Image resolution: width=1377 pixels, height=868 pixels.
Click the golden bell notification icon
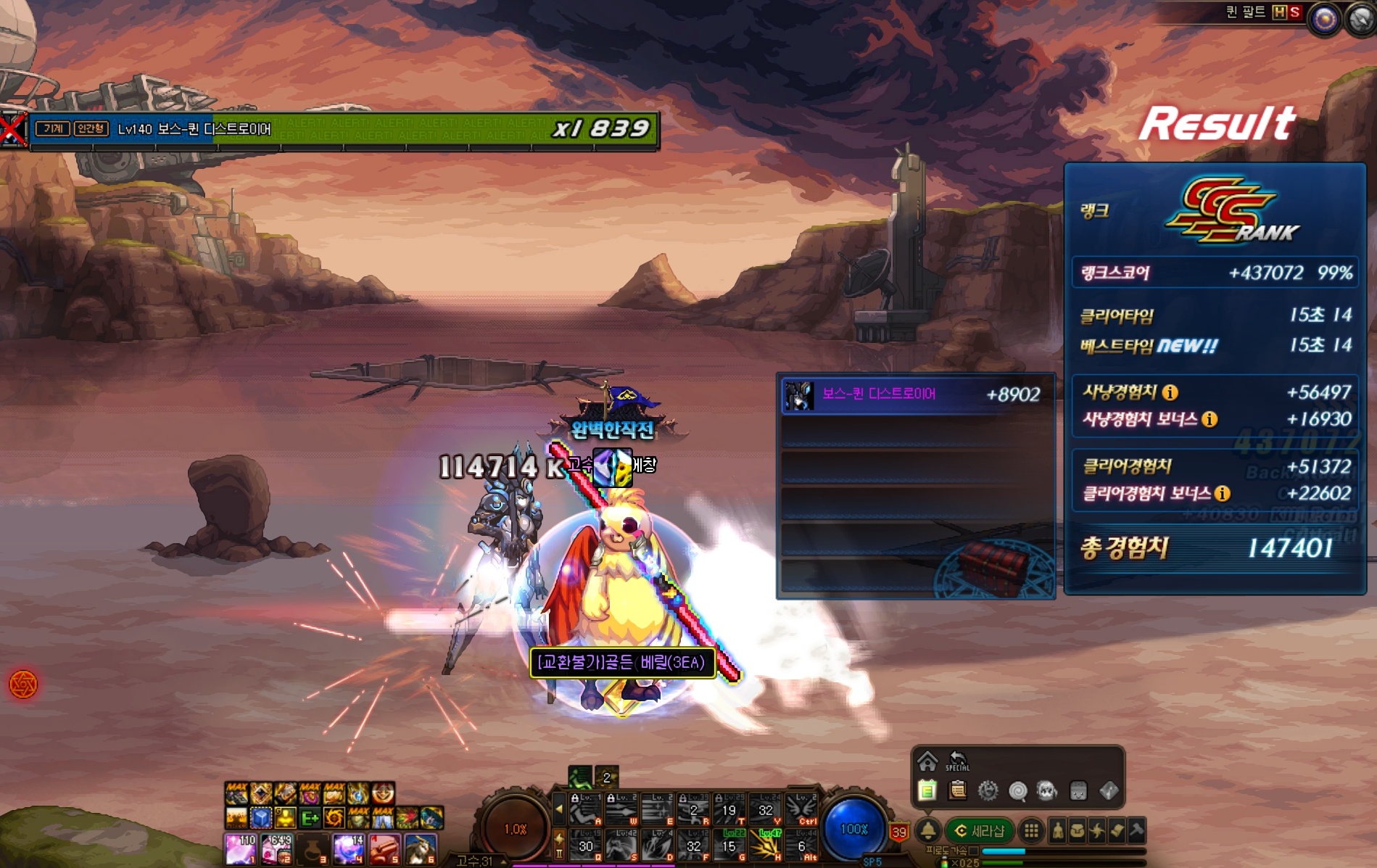[x=928, y=831]
